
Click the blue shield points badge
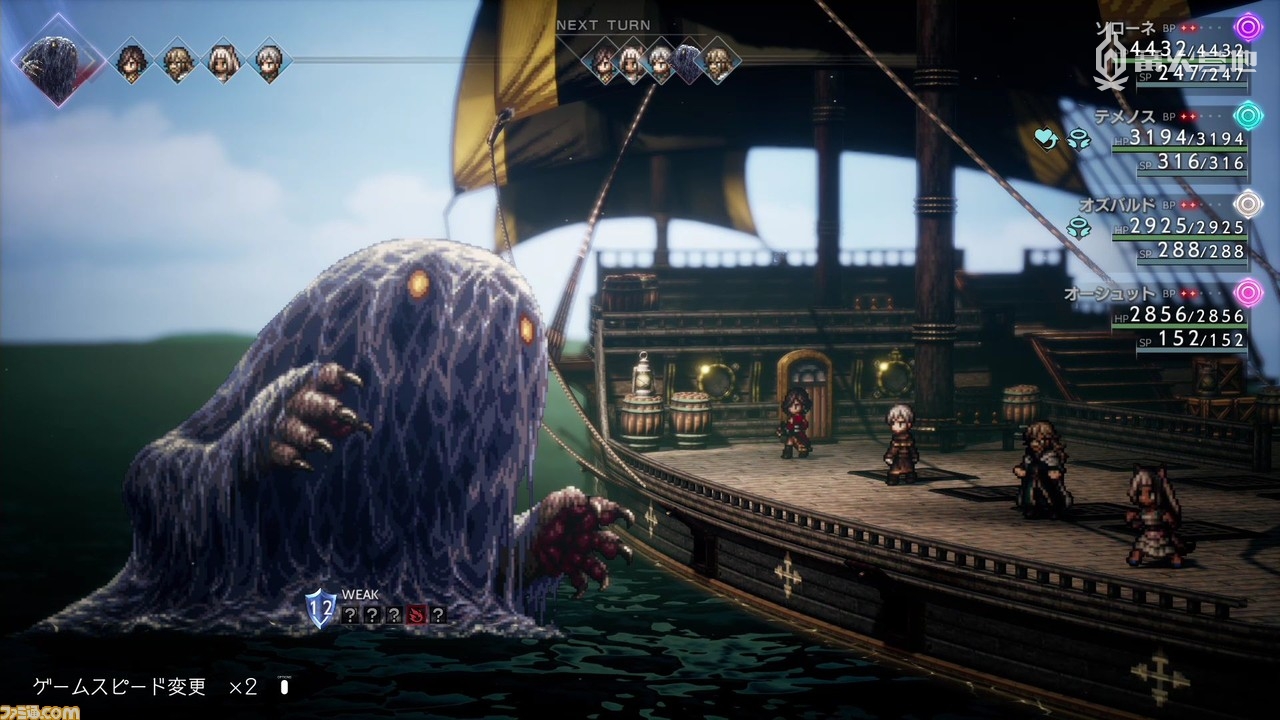pos(321,607)
